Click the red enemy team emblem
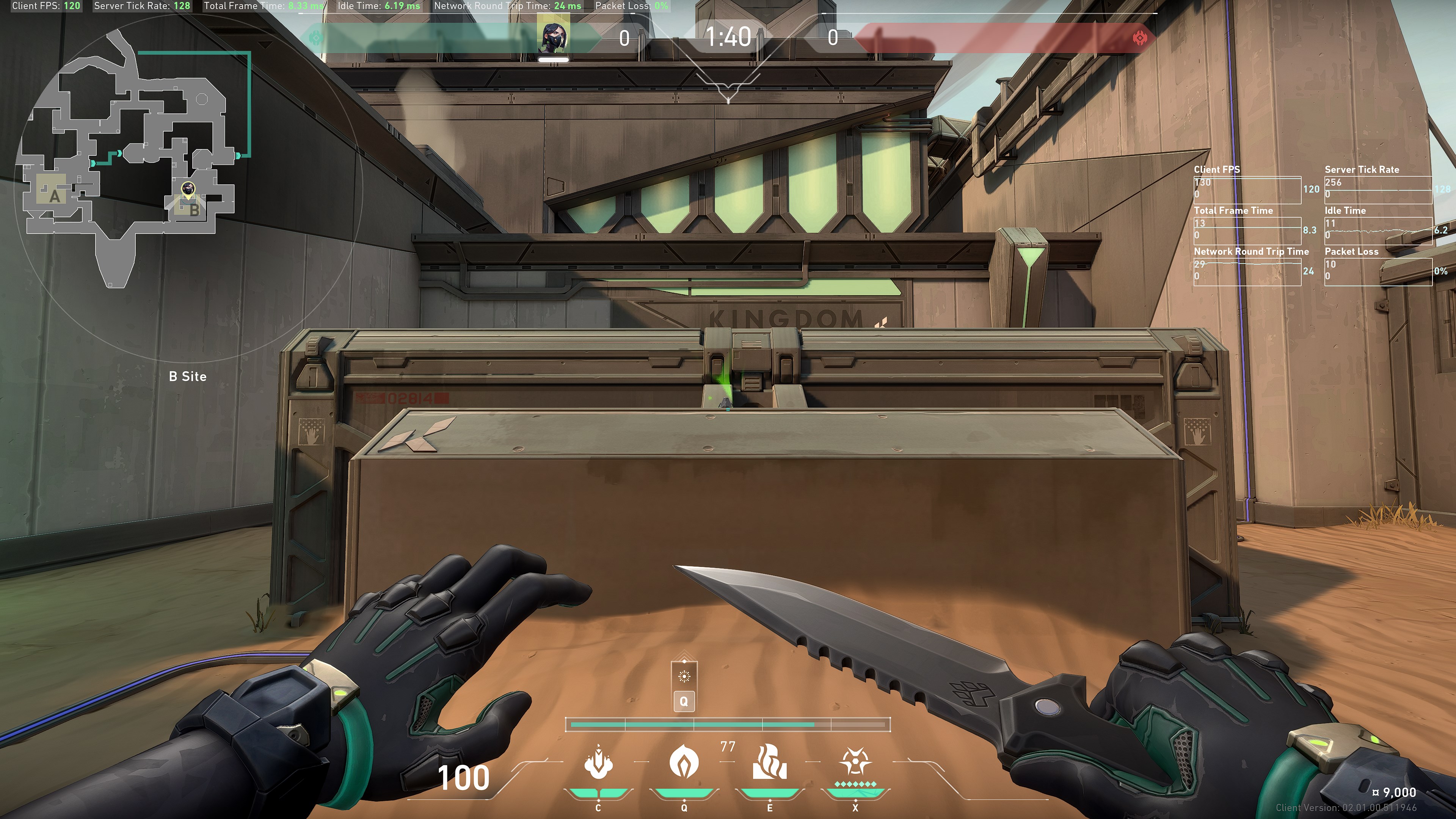This screenshot has width=1456, height=819. [1139, 38]
